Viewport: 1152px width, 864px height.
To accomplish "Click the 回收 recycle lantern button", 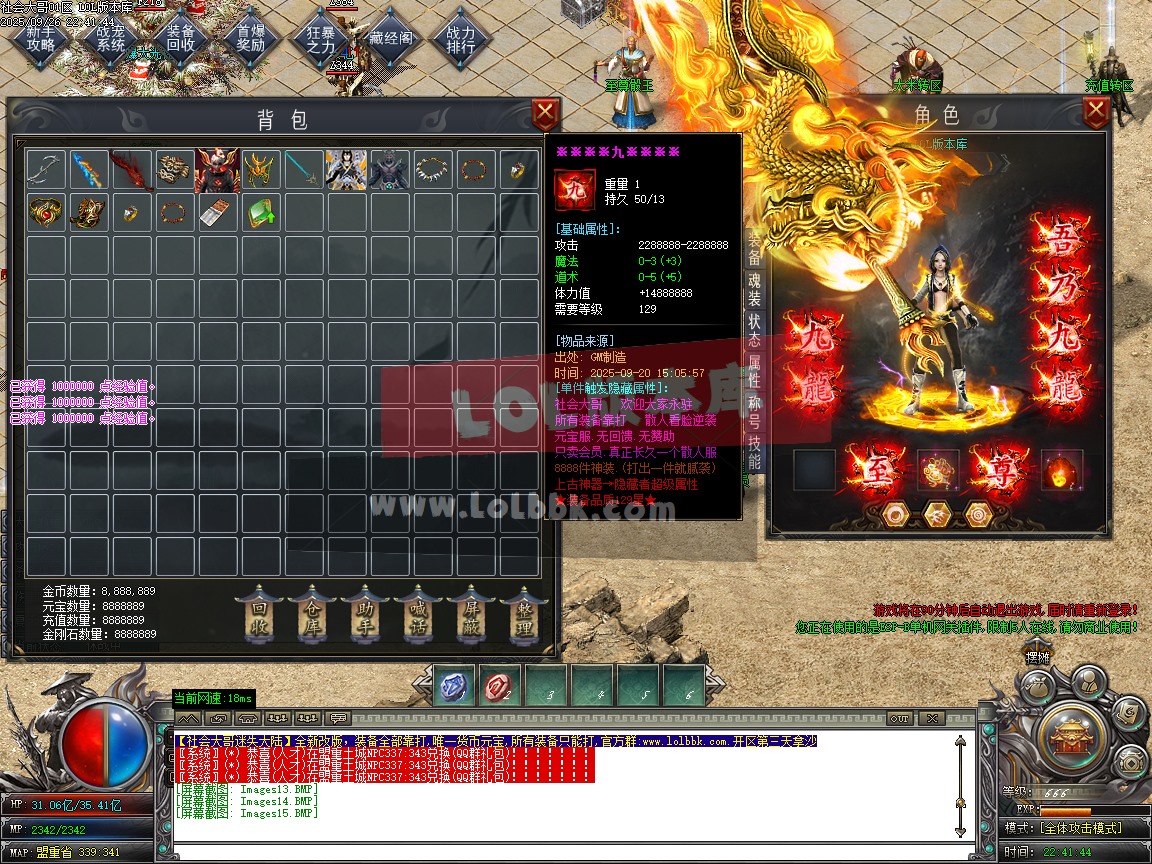I will click(259, 615).
